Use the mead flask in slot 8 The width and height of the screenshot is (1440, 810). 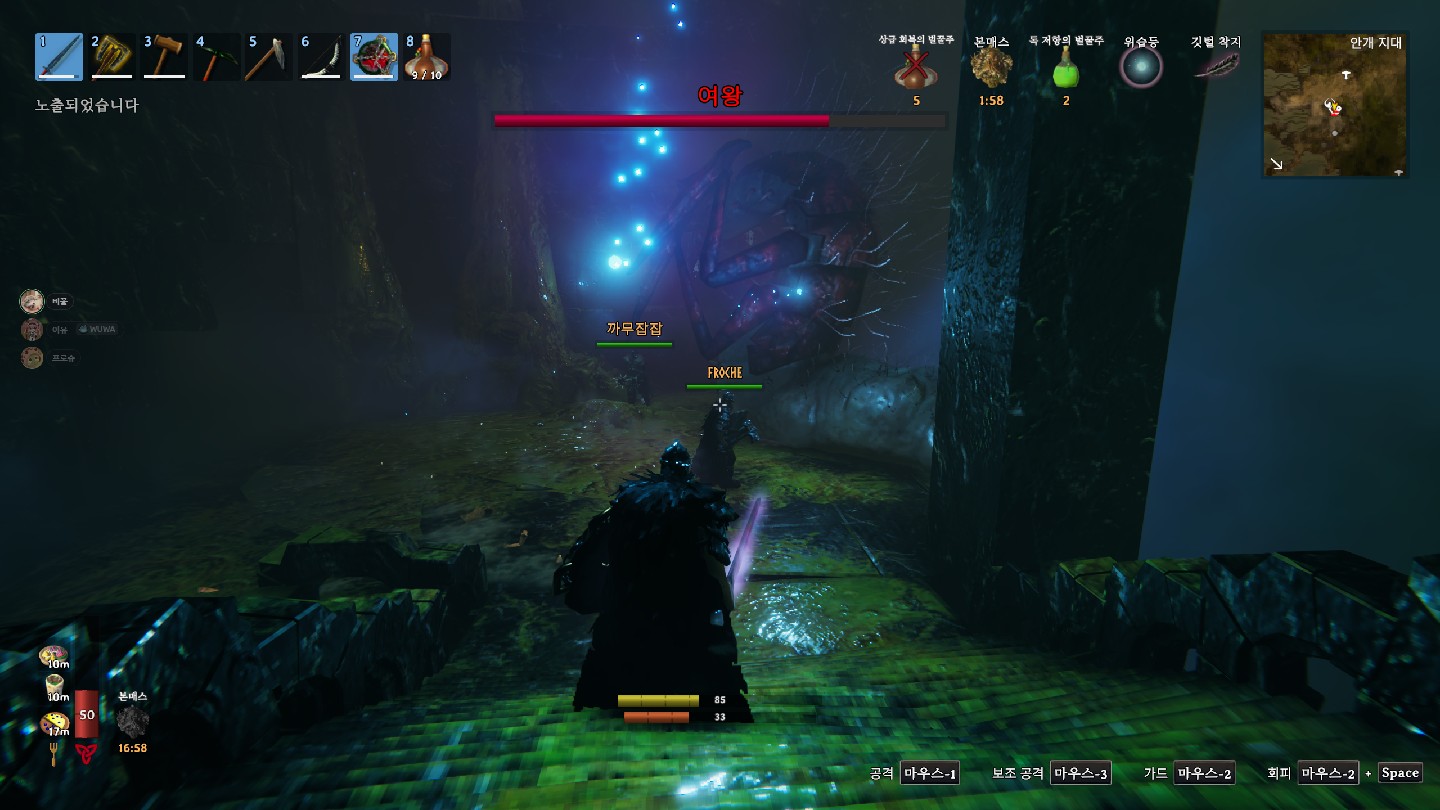tap(427, 57)
